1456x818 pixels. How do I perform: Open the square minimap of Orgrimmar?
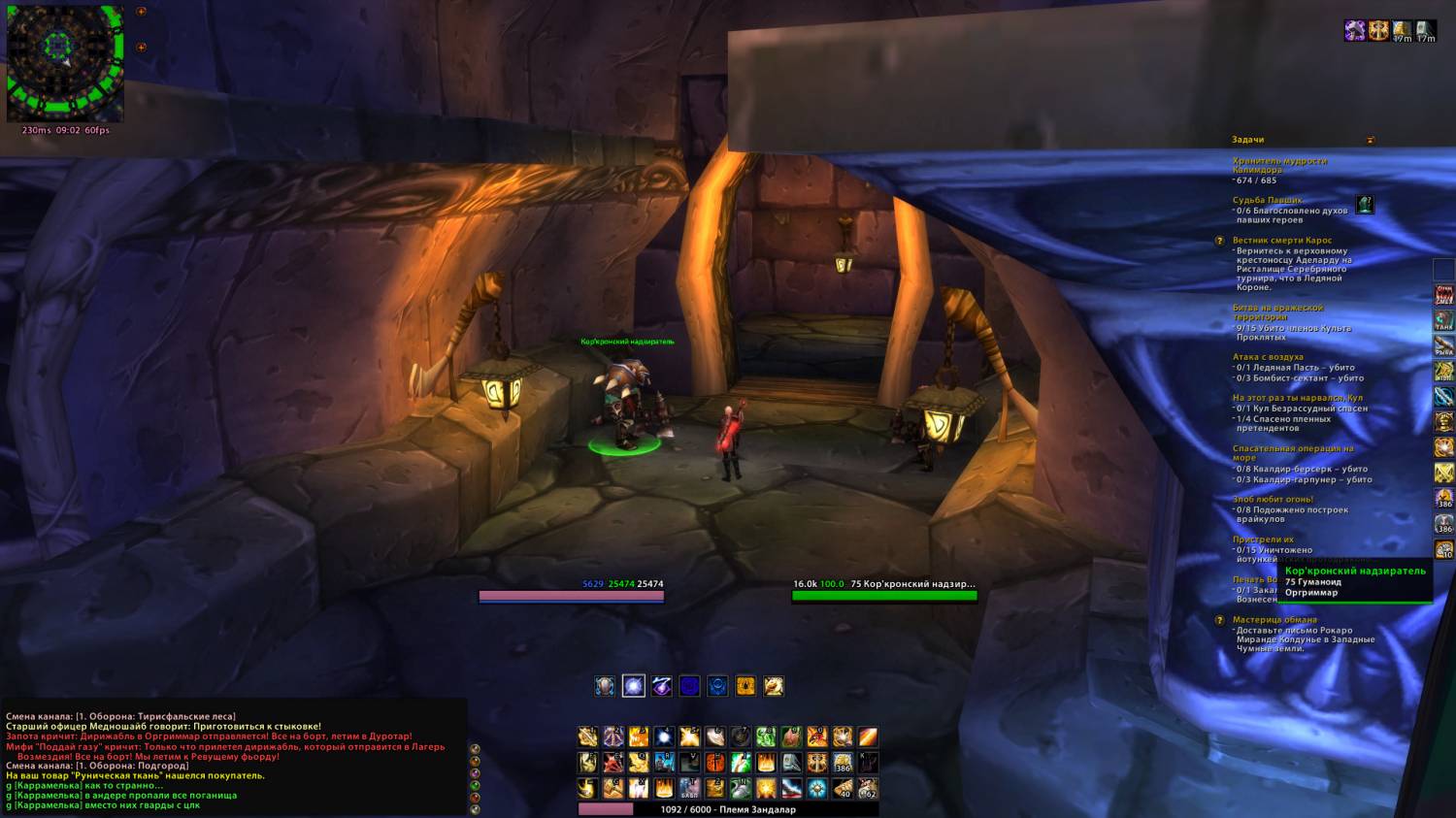[x=65, y=64]
